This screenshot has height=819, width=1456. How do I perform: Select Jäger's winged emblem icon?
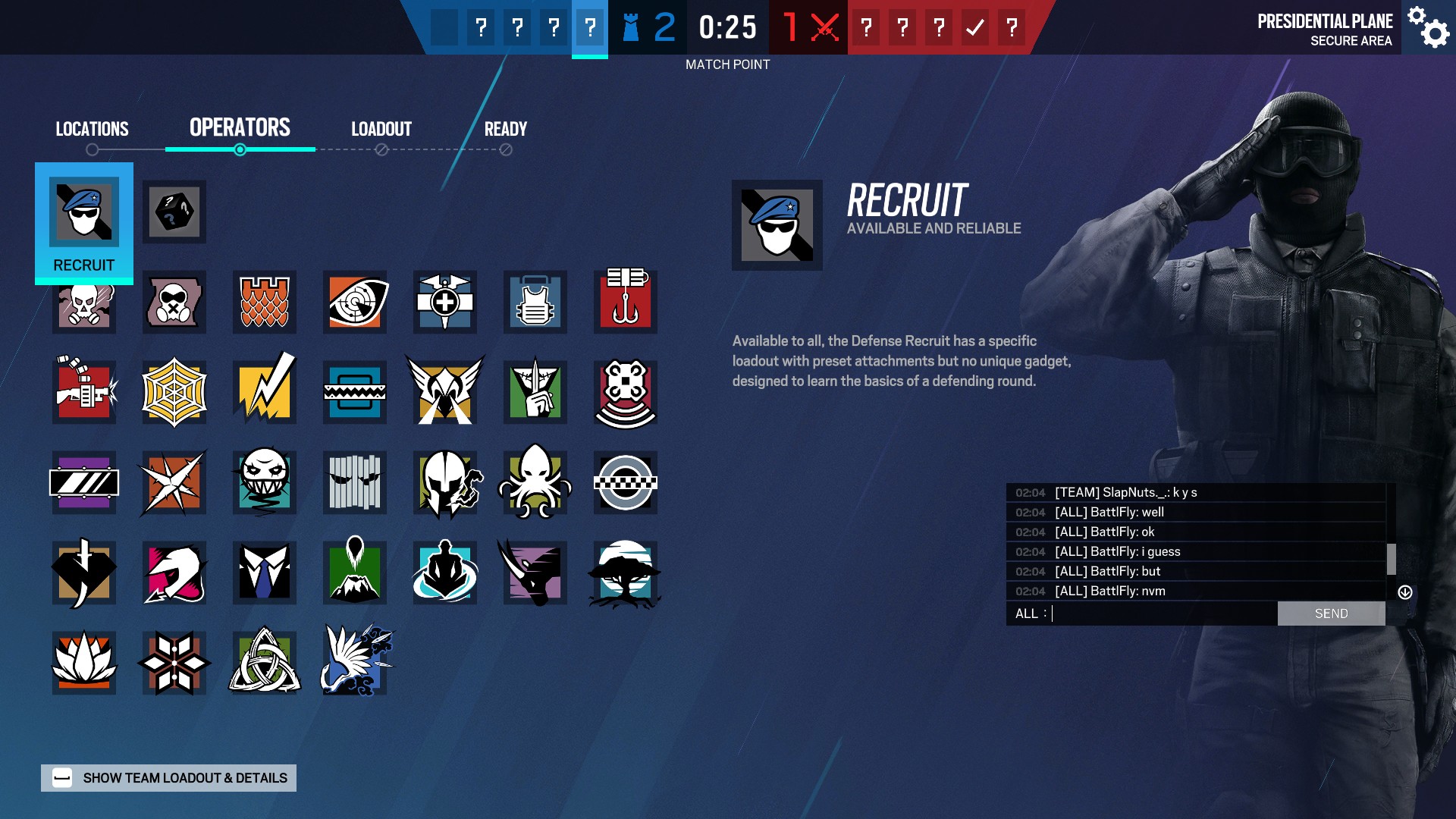[444, 392]
